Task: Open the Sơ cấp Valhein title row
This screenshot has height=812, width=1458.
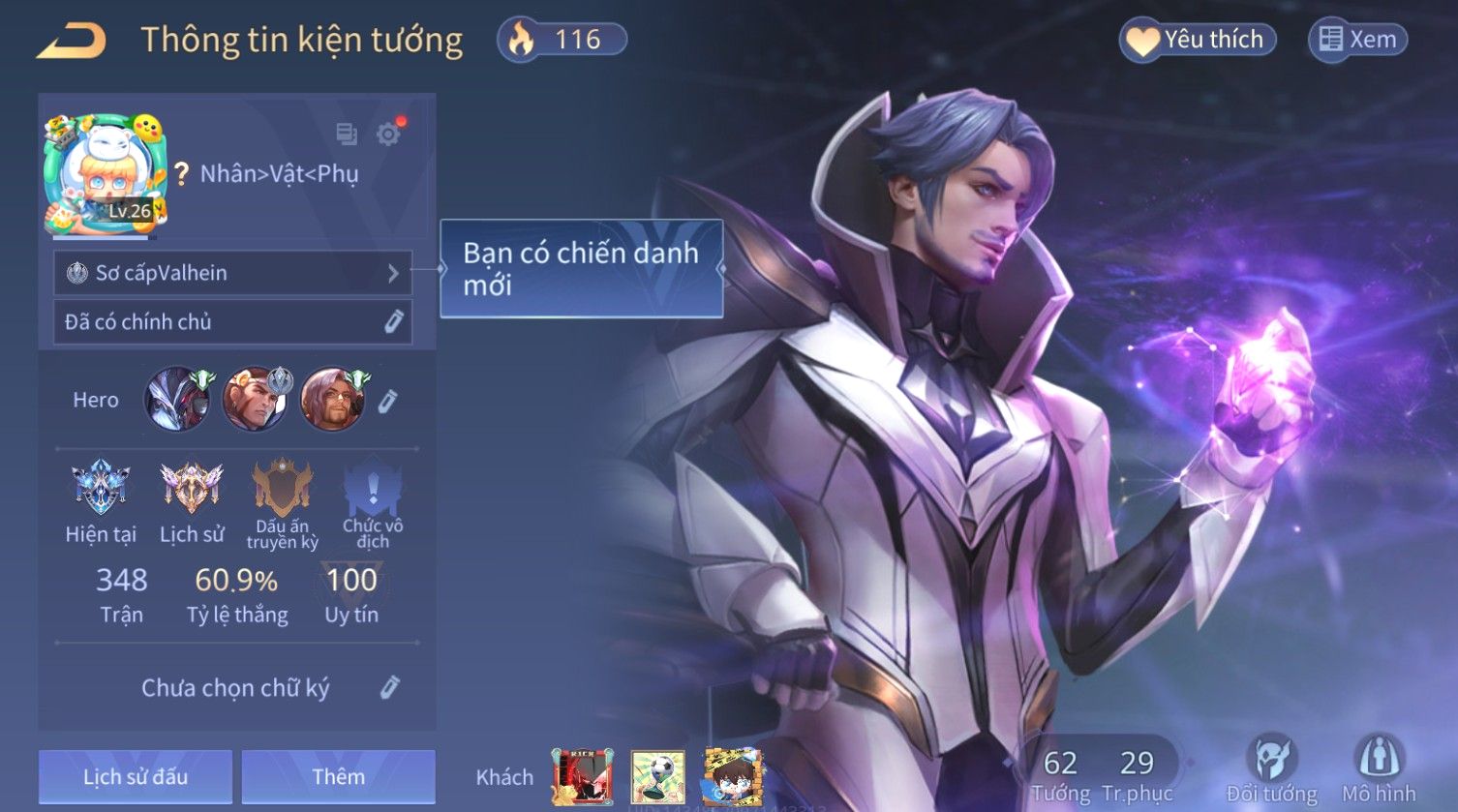Action: [x=232, y=273]
